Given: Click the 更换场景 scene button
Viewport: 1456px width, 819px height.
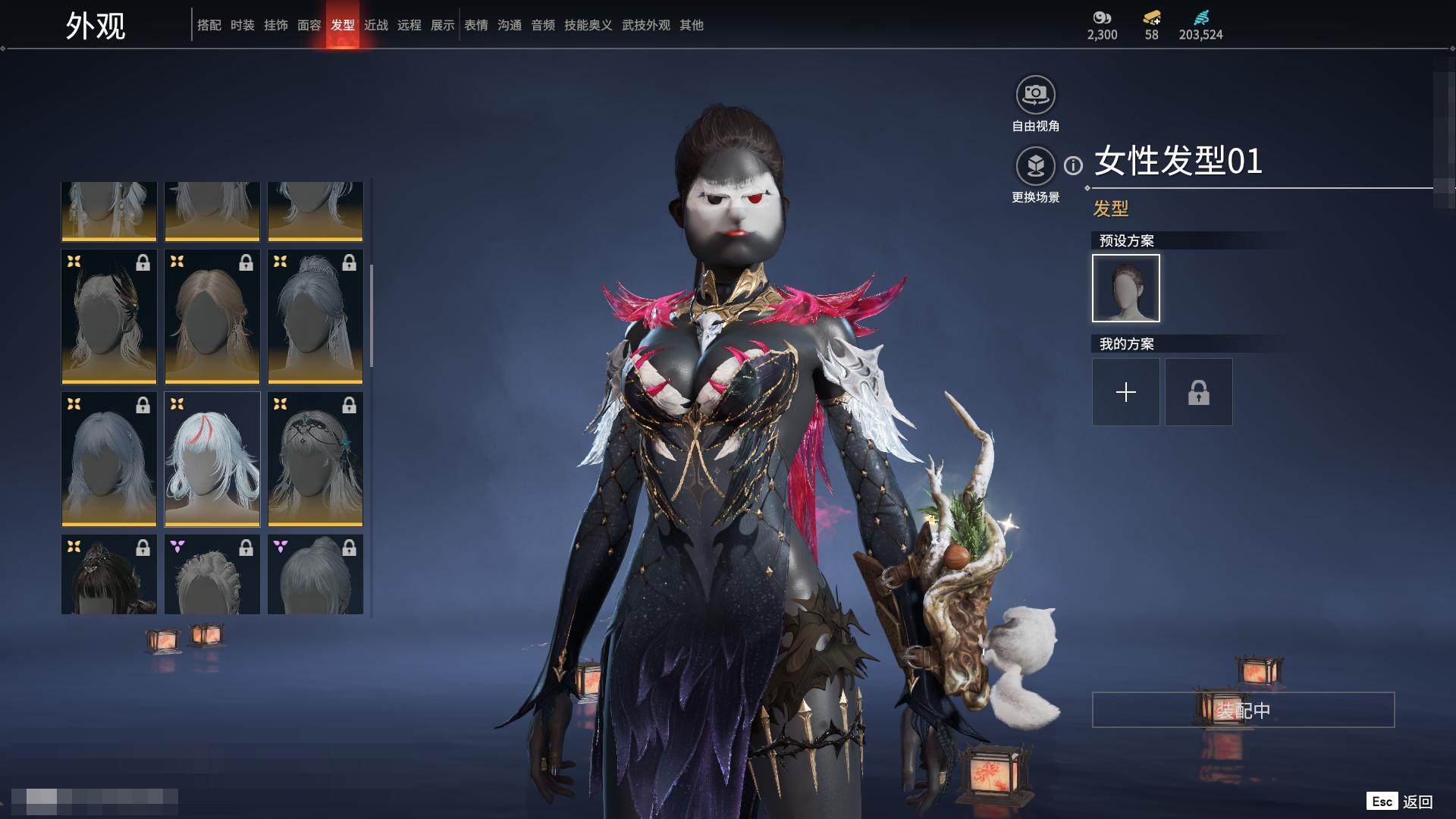Looking at the screenshot, I should 1035,166.
